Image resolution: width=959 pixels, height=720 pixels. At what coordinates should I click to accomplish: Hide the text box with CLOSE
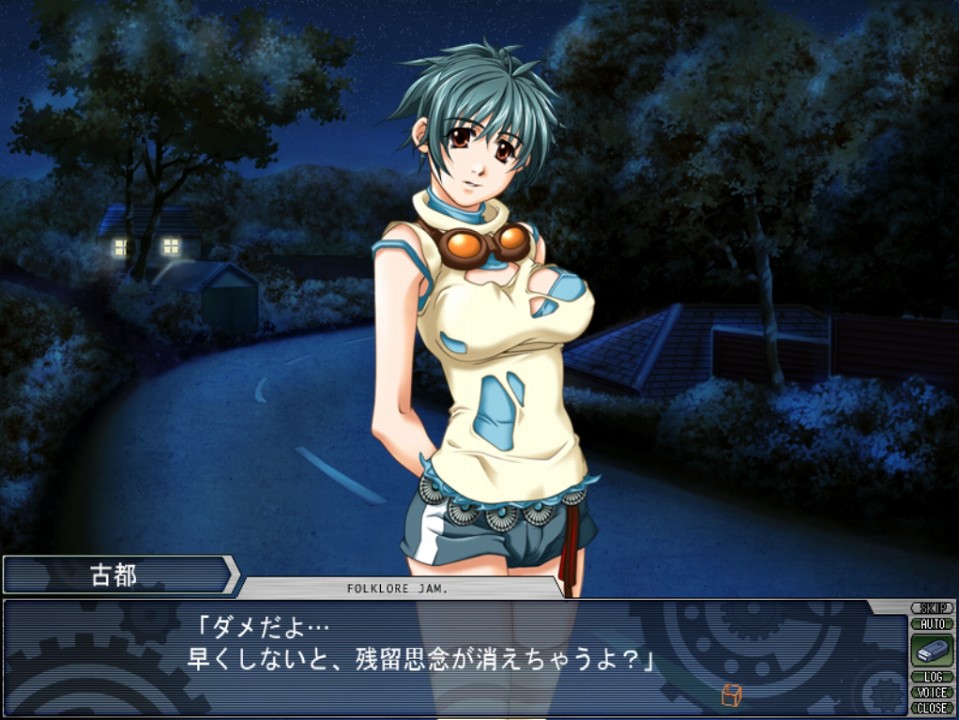click(932, 707)
